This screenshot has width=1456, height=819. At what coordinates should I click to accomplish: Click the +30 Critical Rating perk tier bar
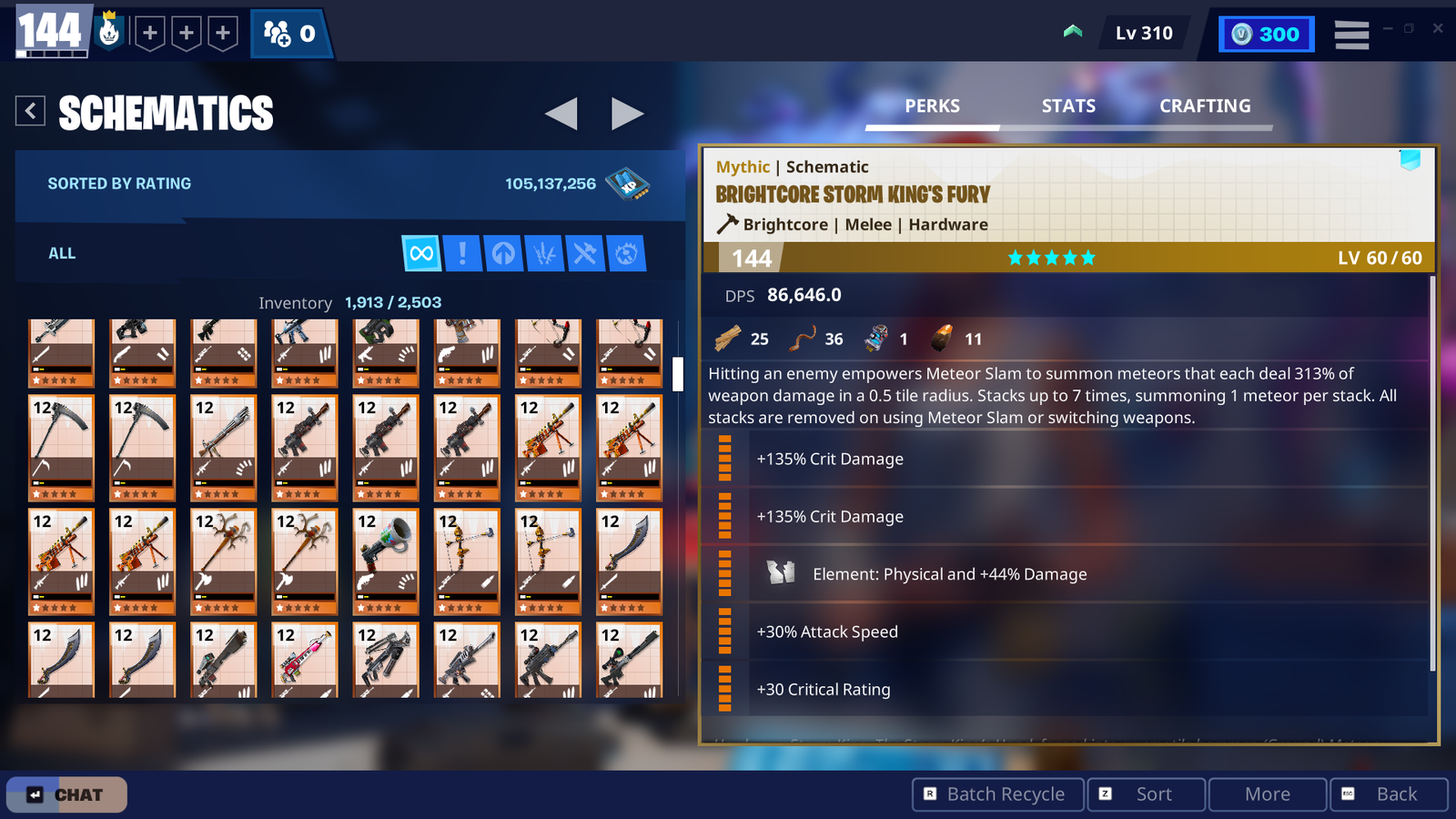point(725,689)
